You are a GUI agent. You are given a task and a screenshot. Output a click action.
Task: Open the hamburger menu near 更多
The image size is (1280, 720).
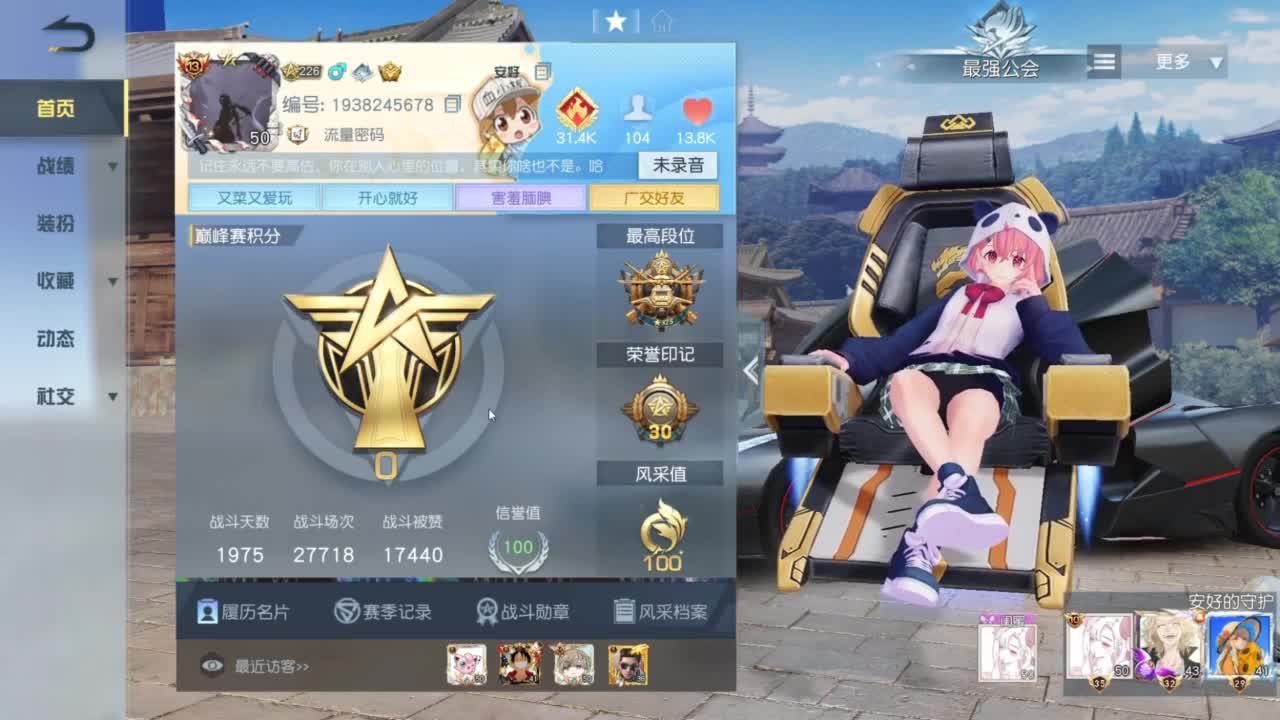(x=1104, y=62)
